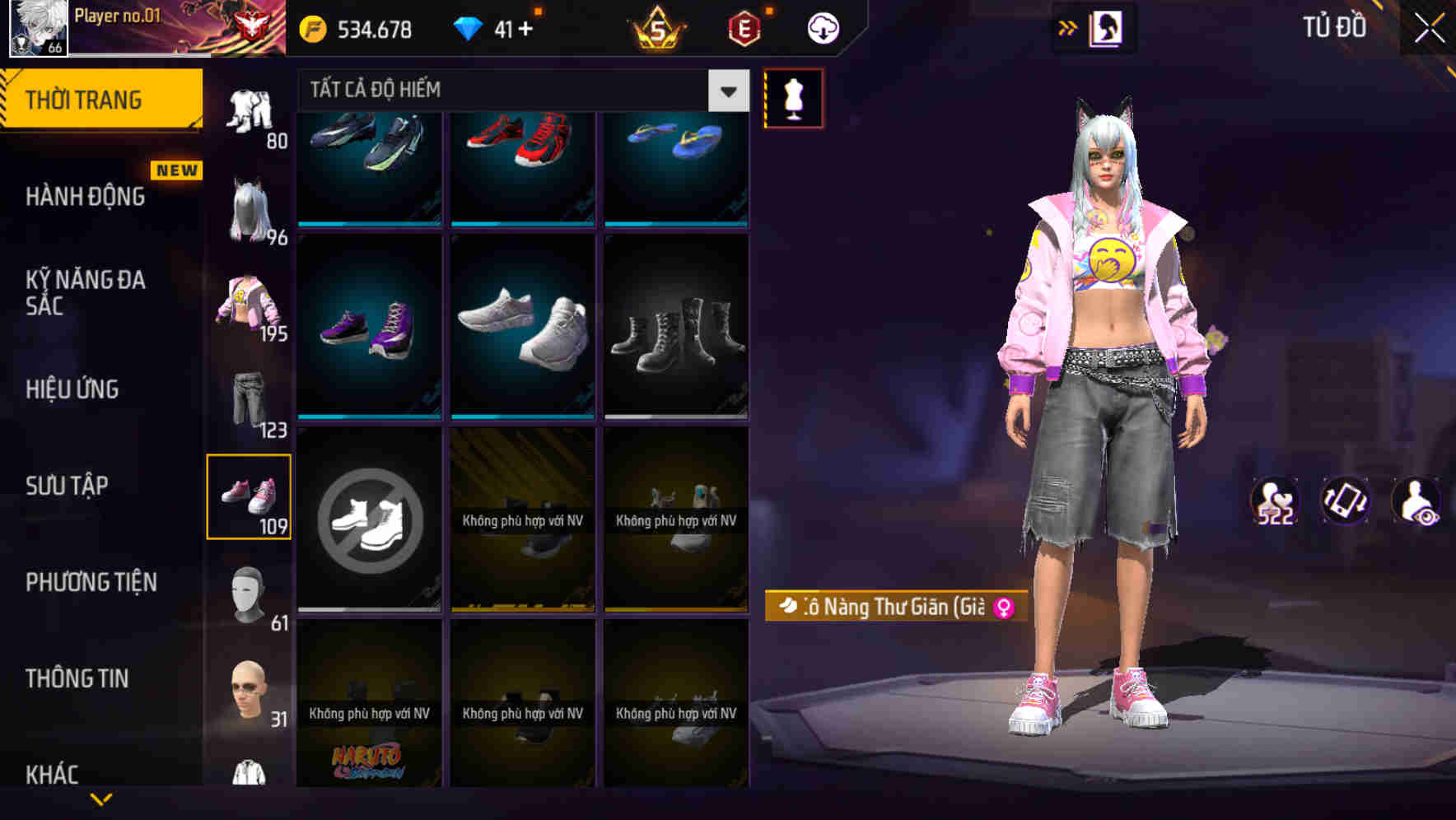Viewport: 1456px width, 820px height.
Task: Open the 'Tất cả độ hiếm' rarity dropdown
Action: tap(519, 91)
